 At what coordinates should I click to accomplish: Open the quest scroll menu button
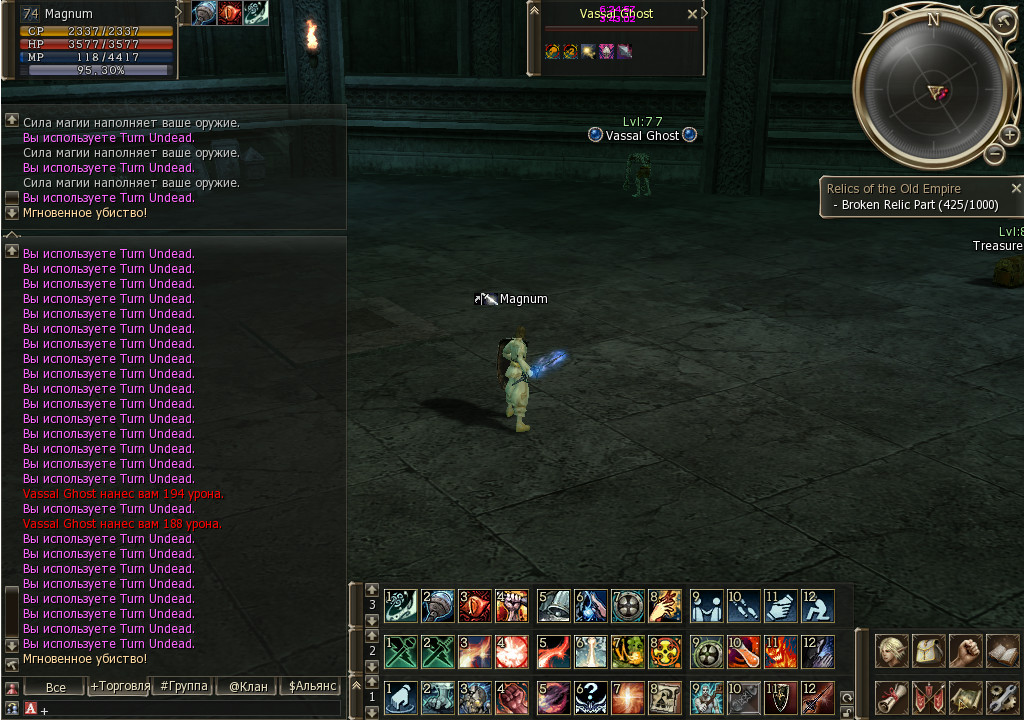893,697
